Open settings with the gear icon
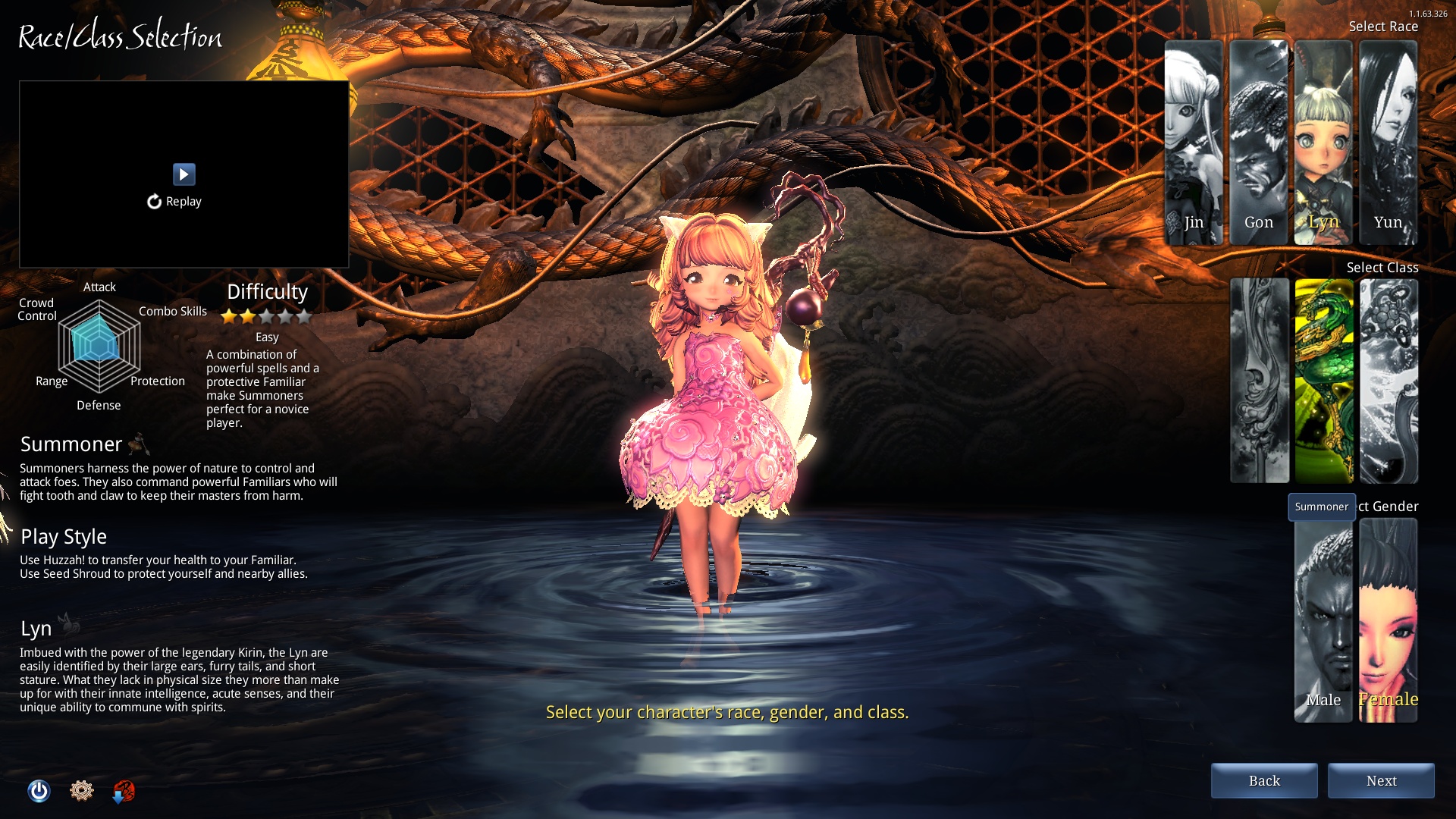Screen dimensions: 1456x819 81,791
